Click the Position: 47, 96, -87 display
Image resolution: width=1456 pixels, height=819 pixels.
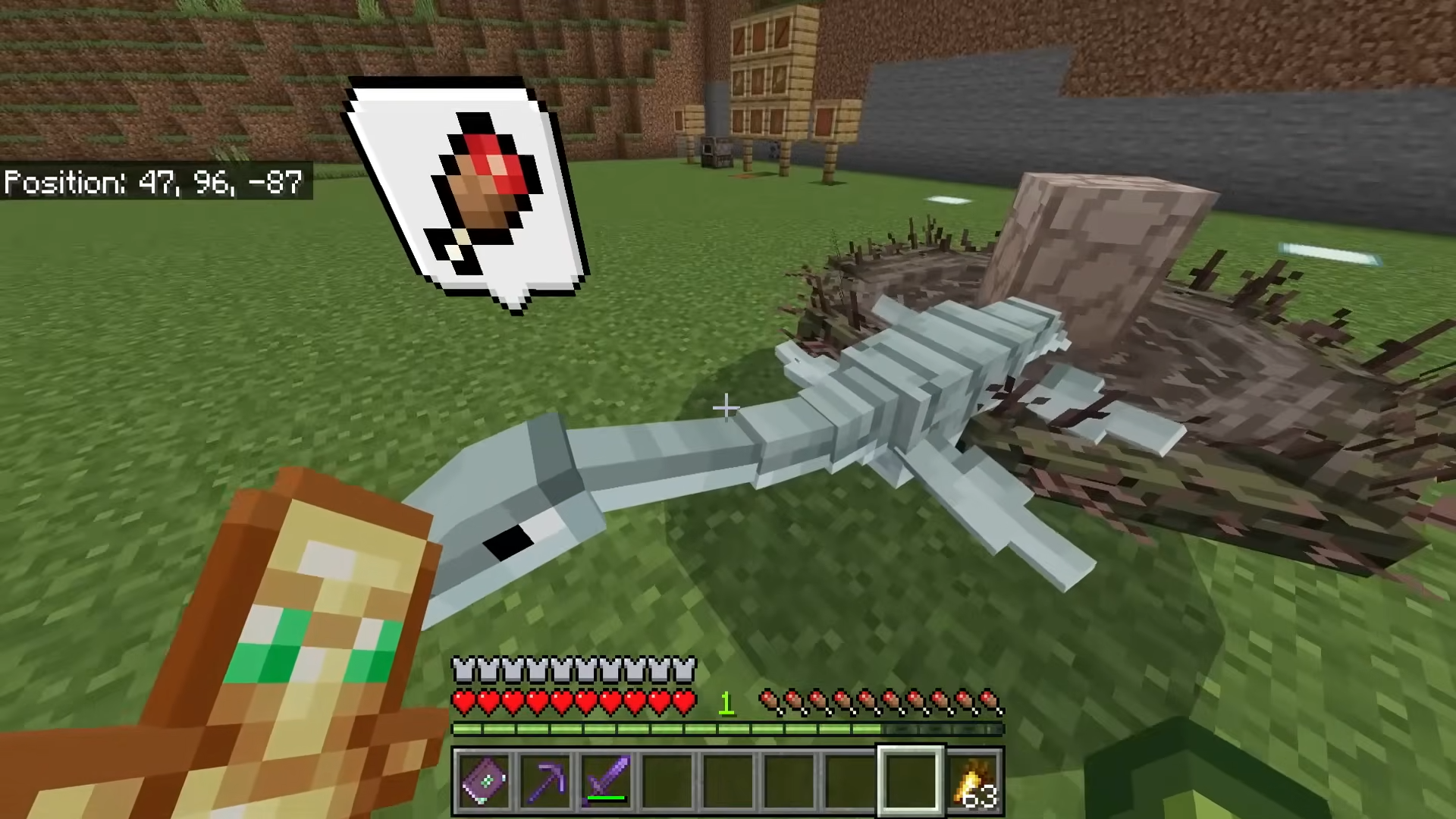152,182
